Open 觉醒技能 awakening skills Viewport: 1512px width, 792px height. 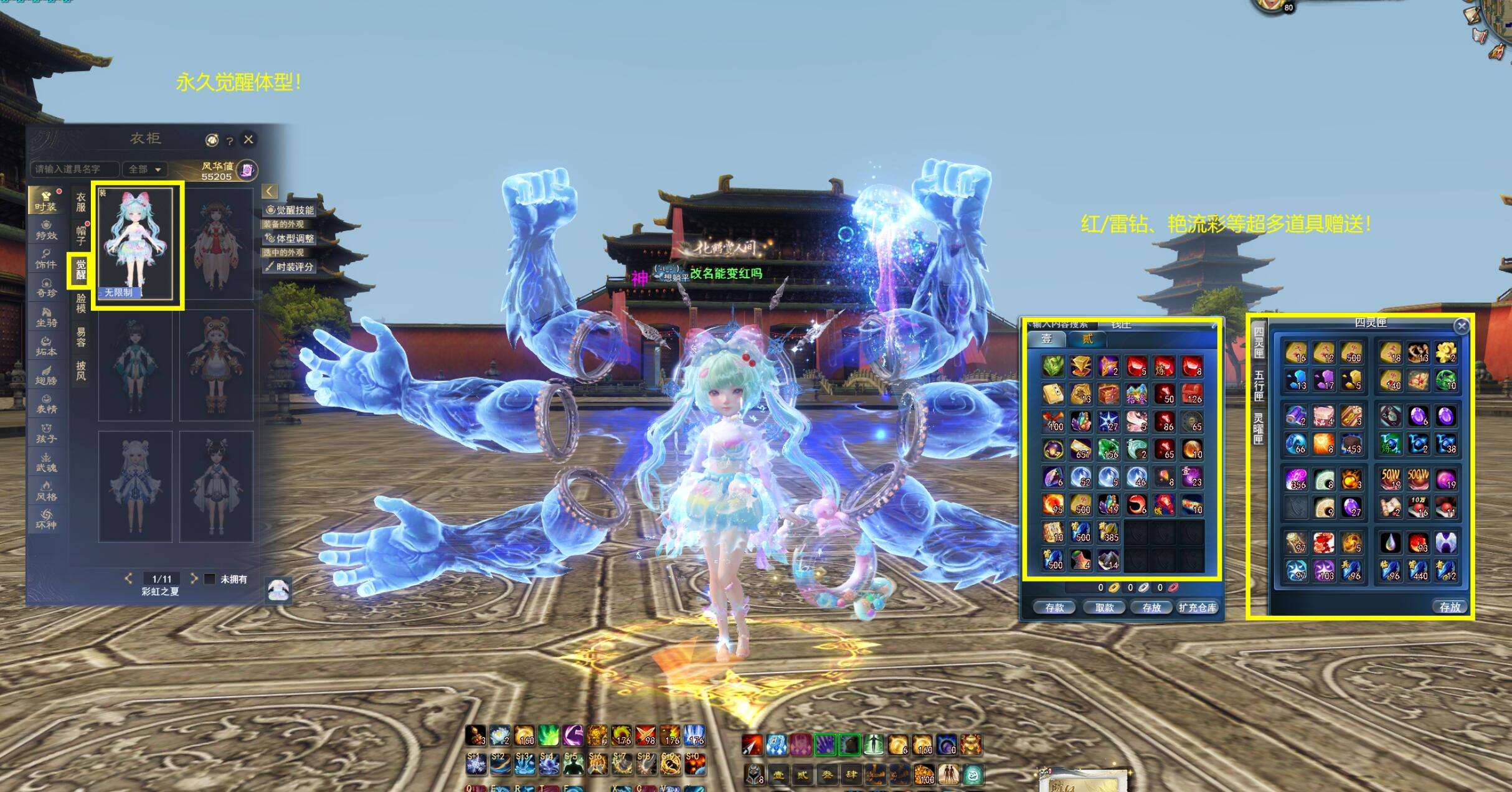click(290, 210)
